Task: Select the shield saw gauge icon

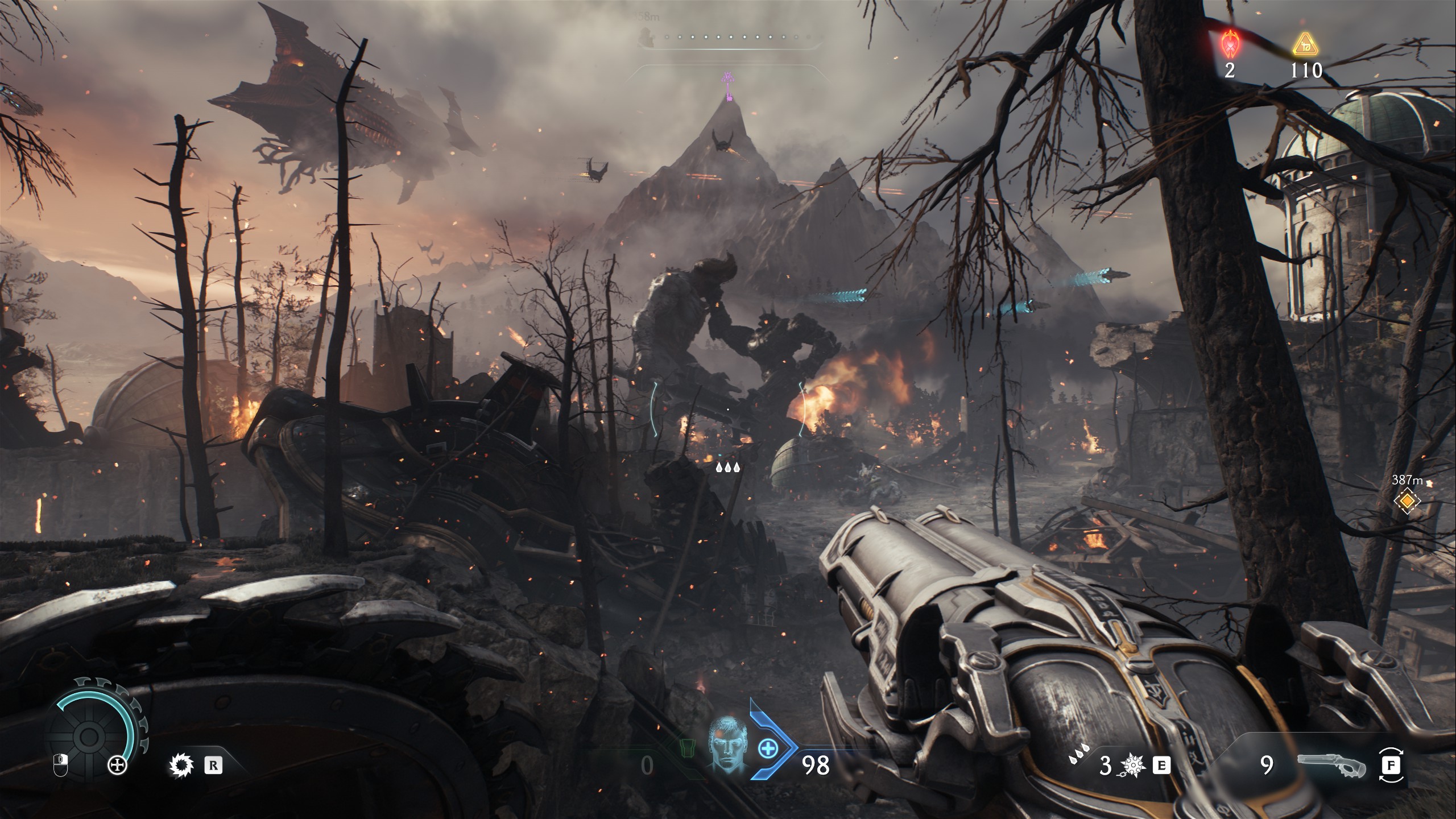Action: point(89,737)
